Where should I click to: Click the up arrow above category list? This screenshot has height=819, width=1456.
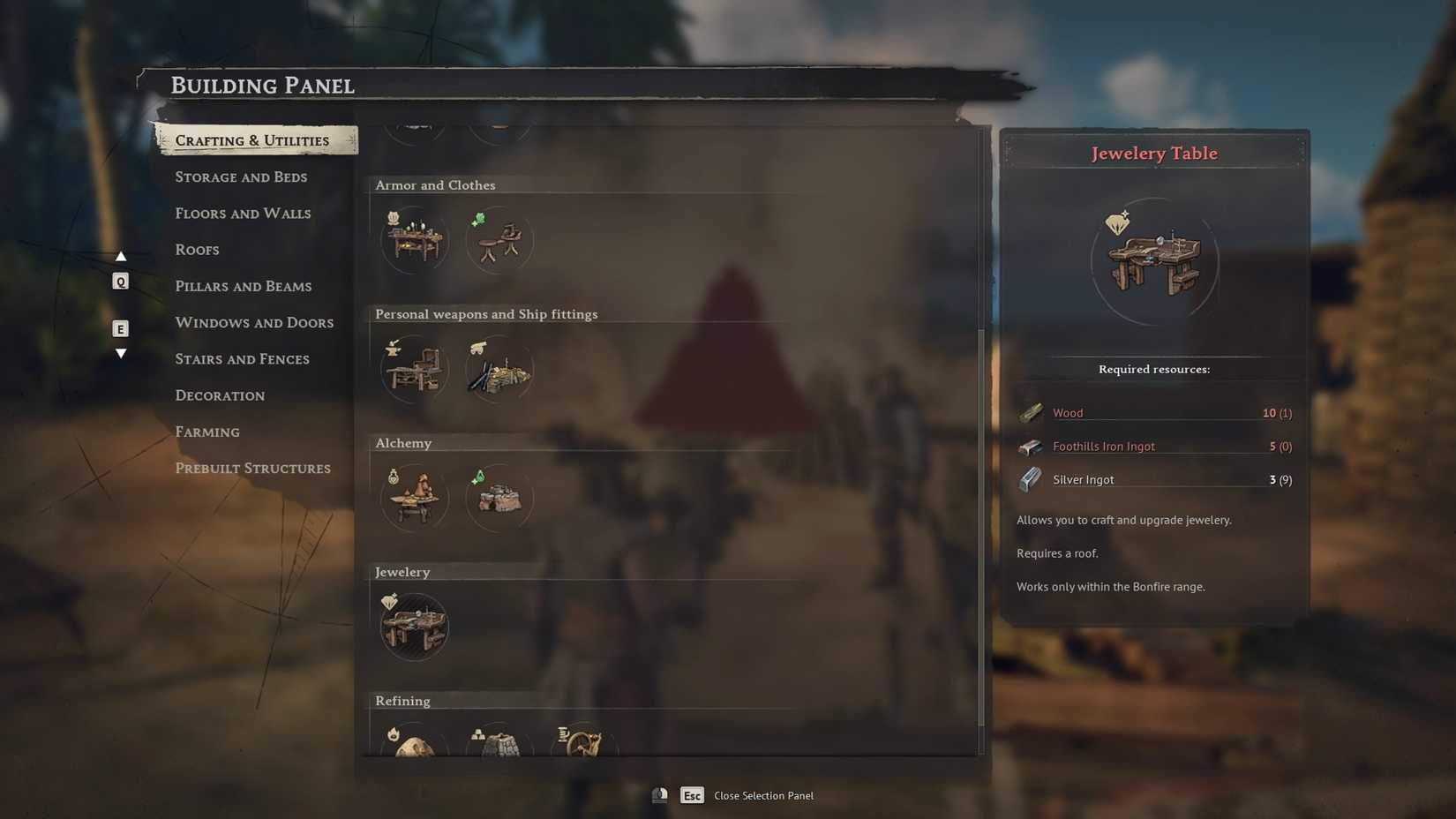click(x=121, y=257)
